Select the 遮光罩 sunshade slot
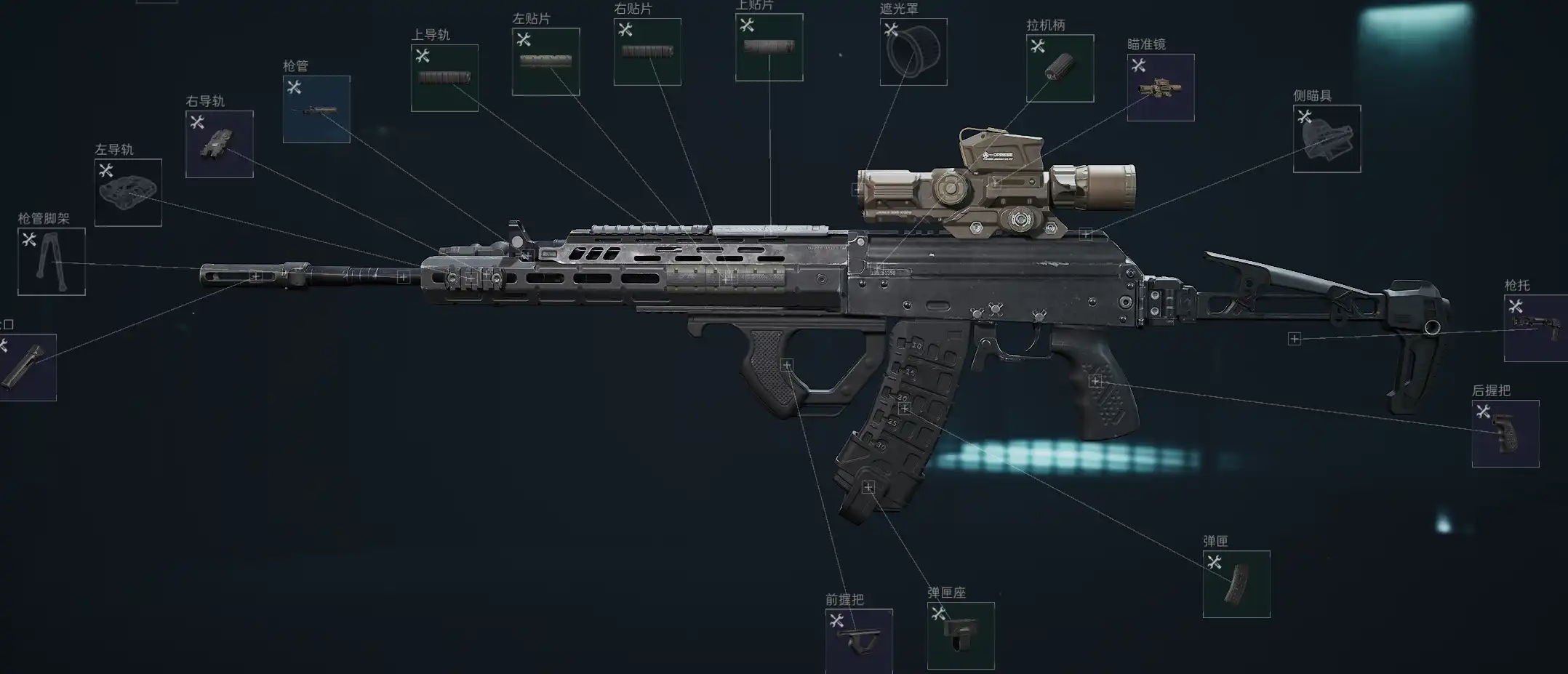1568x674 pixels. [x=913, y=52]
